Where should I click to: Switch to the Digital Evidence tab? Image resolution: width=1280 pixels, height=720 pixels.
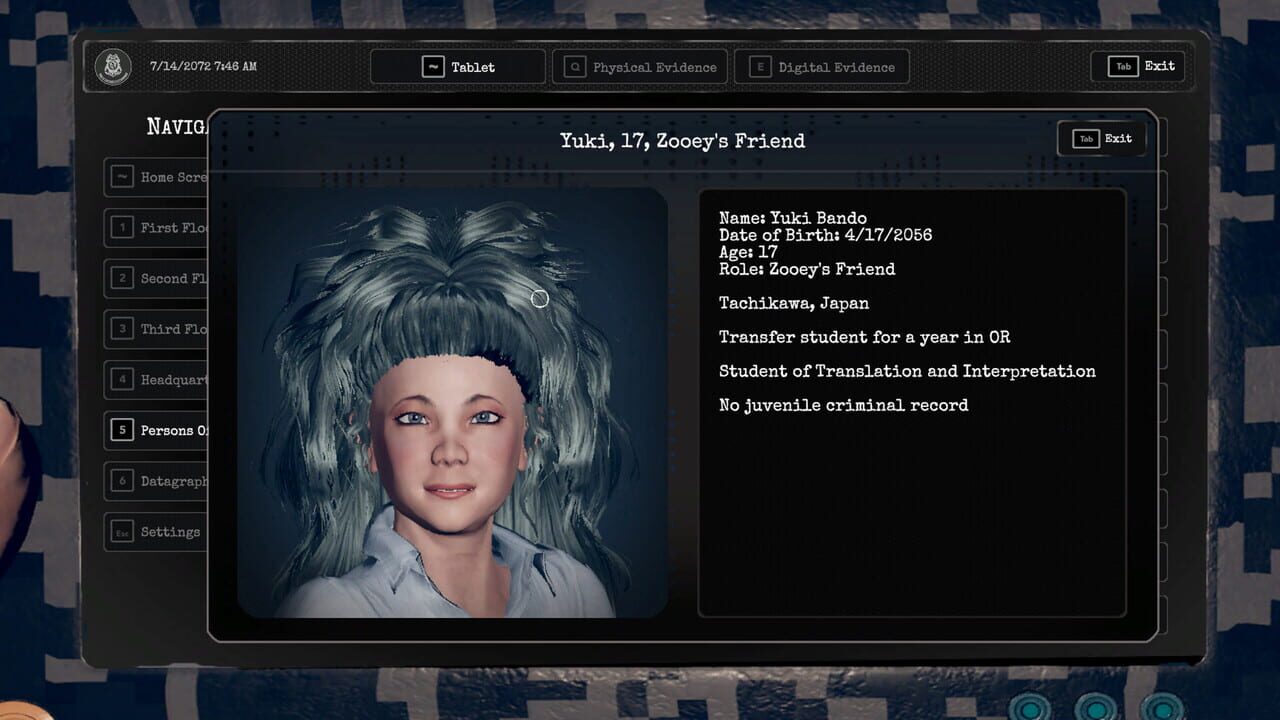(824, 67)
